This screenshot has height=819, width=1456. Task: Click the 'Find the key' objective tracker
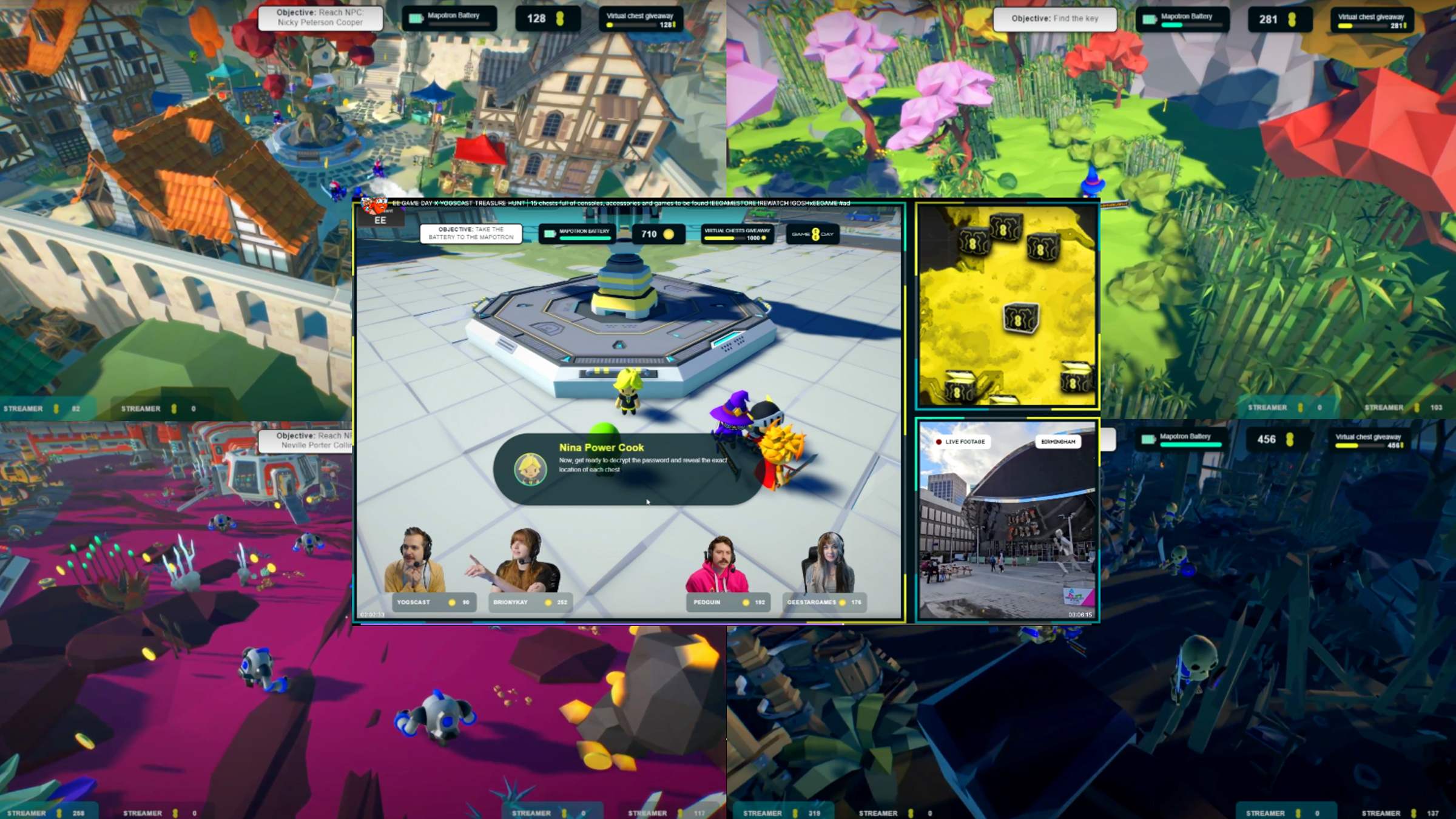pyautogui.click(x=1054, y=19)
